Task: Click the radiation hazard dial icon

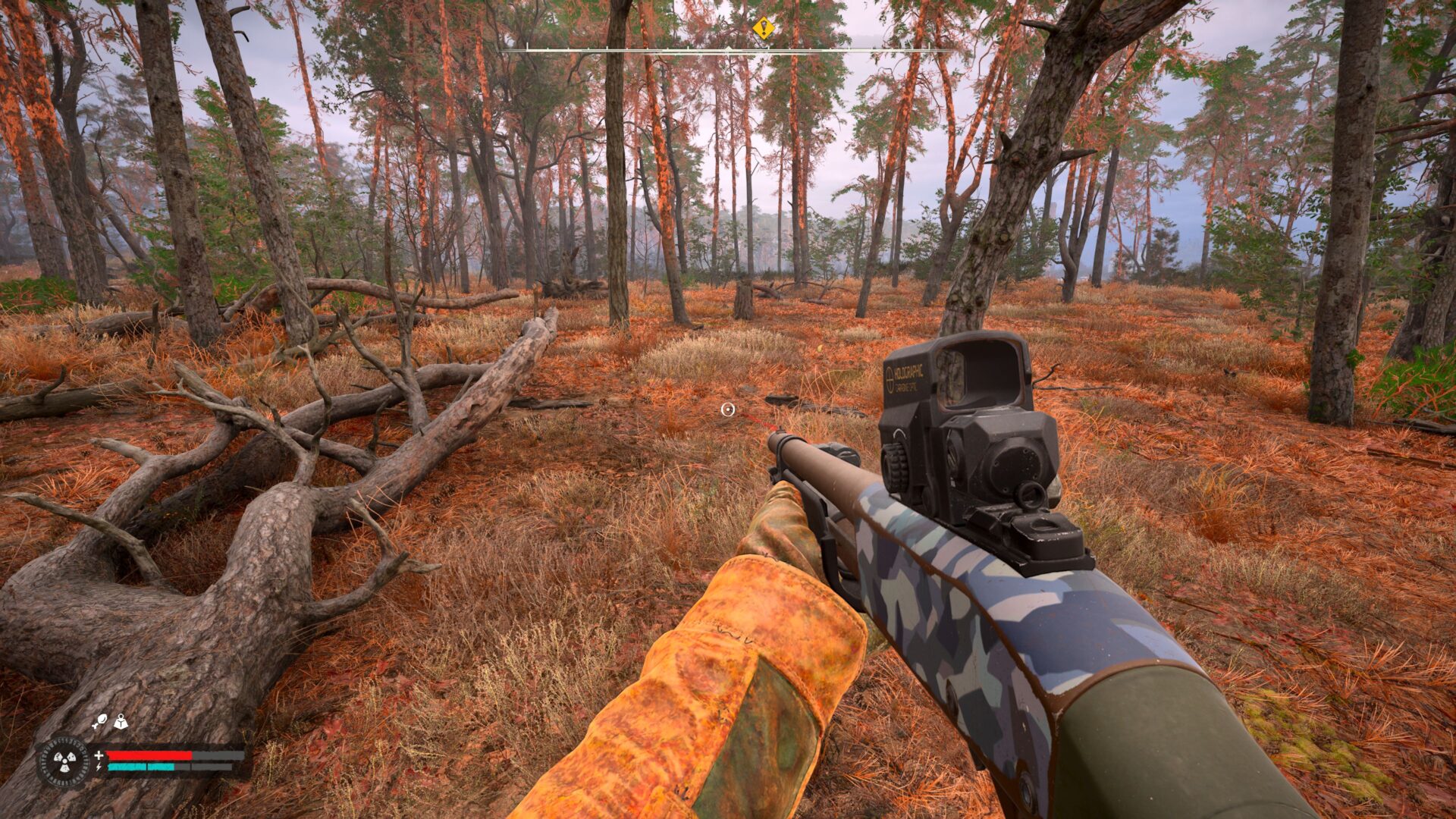Action: pyautogui.click(x=64, y=761)
